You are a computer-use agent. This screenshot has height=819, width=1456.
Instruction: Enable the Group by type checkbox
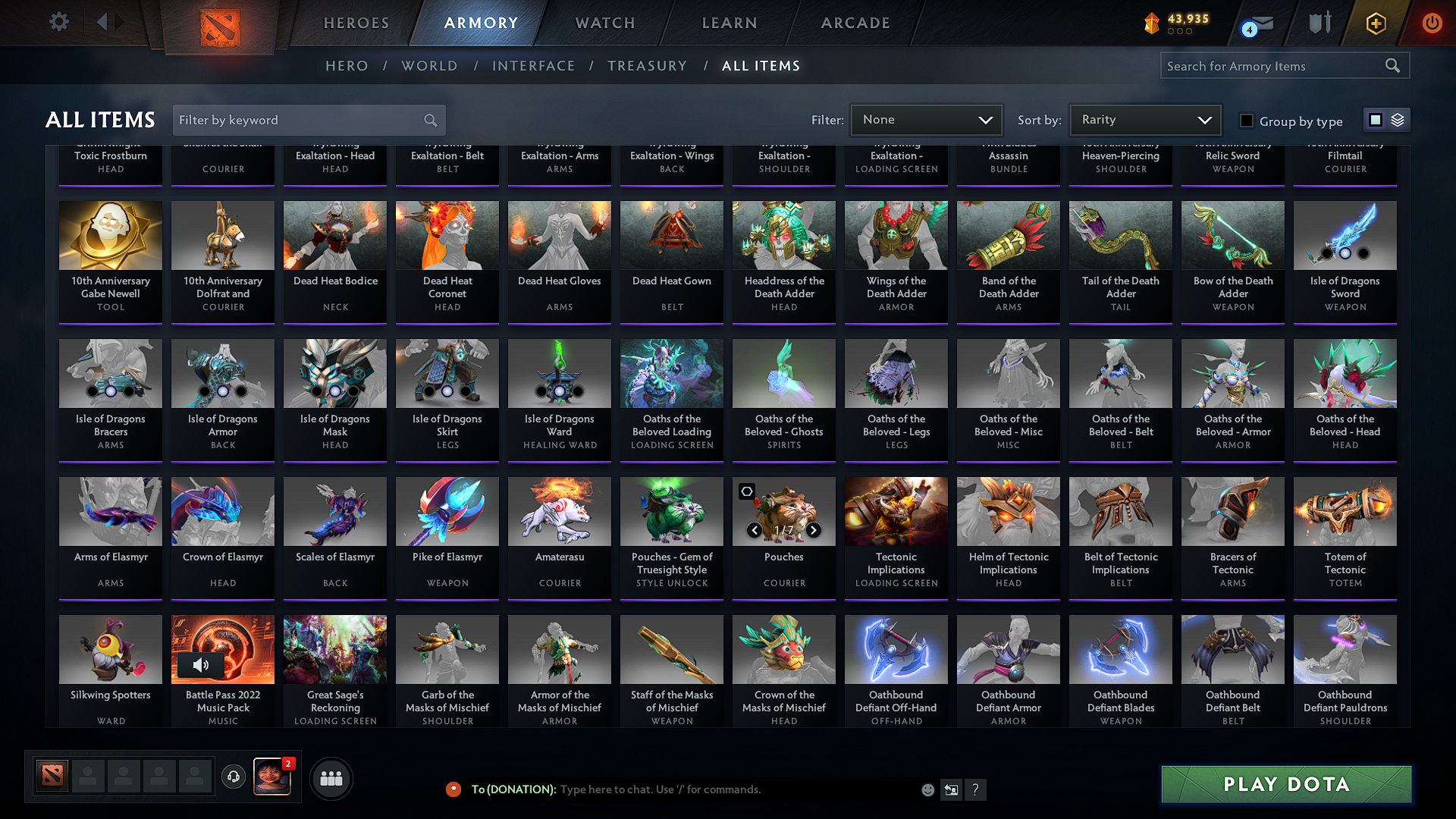point(1246,120)
